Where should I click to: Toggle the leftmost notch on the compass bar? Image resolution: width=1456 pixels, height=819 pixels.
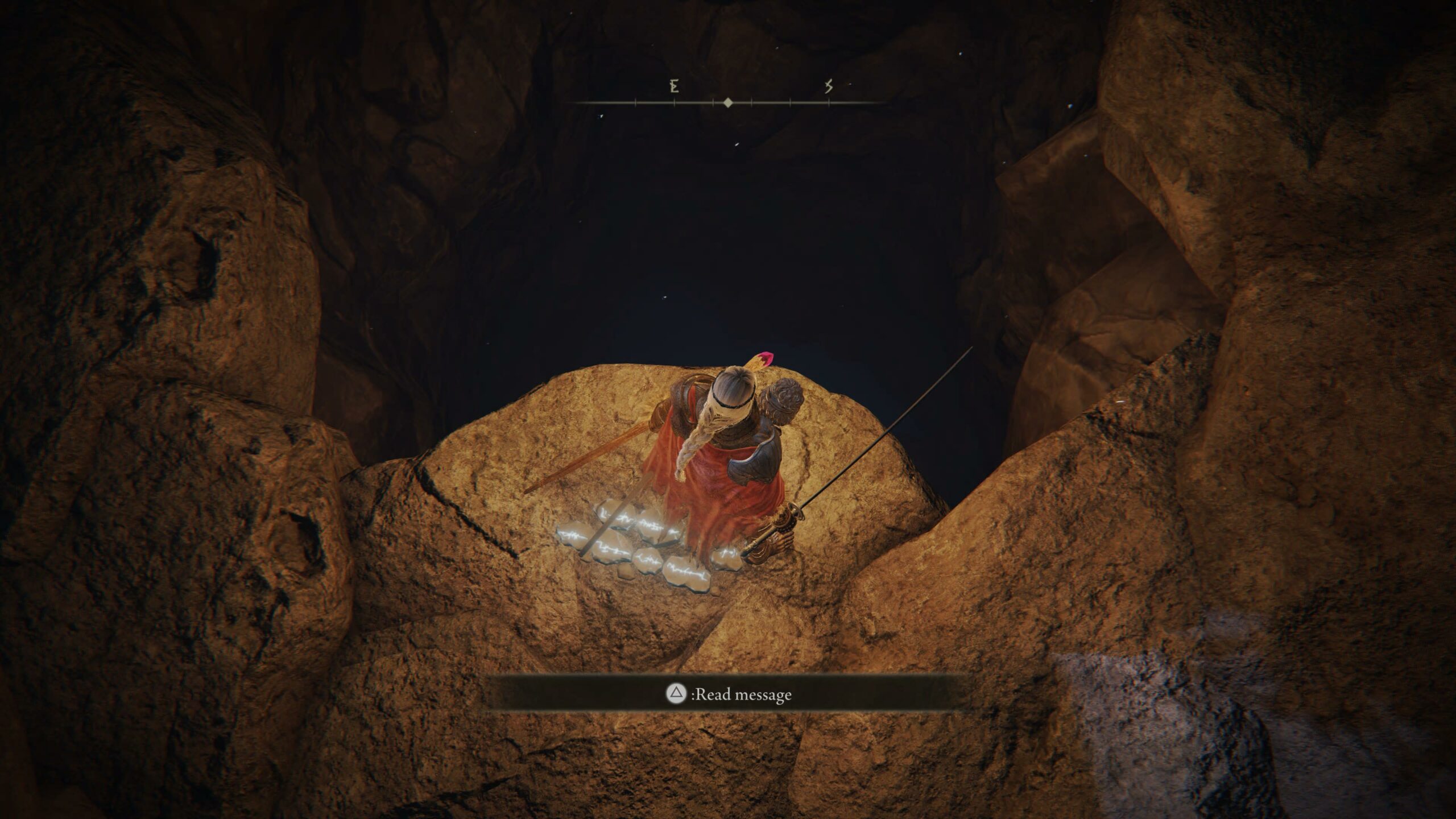click(635, 103)
